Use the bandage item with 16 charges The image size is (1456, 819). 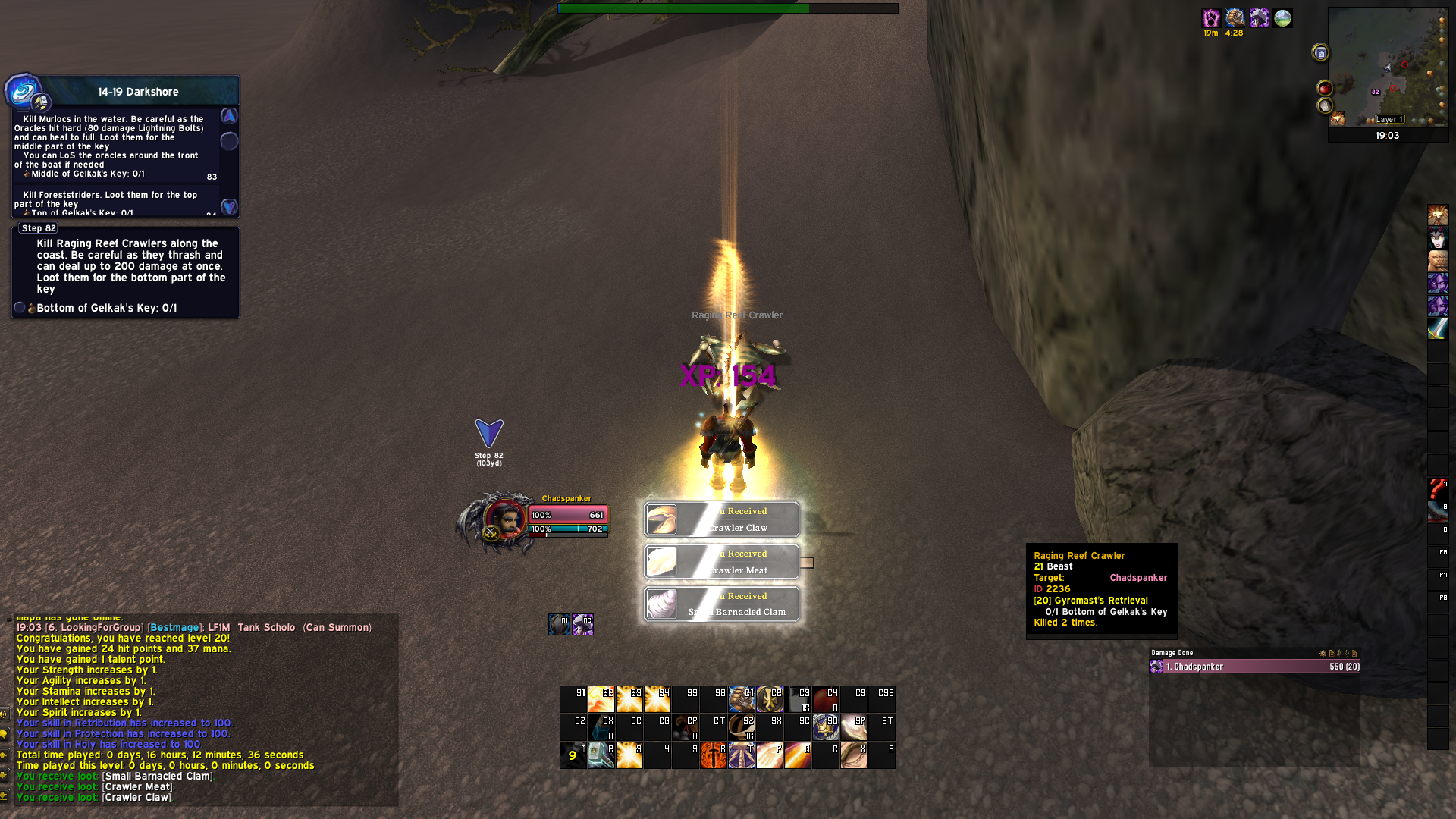pos(741,727)
